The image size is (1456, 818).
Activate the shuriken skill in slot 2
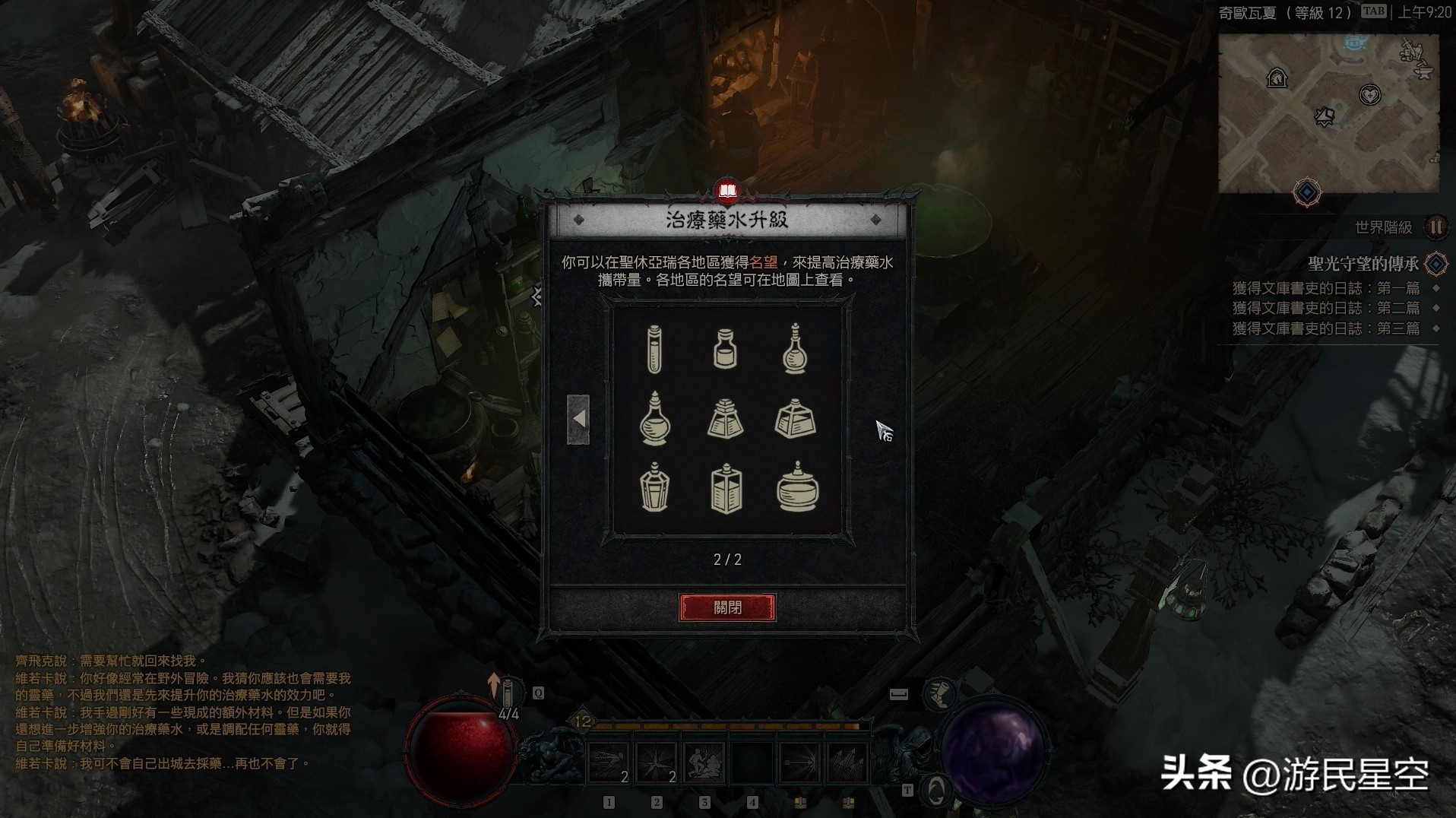657,763
